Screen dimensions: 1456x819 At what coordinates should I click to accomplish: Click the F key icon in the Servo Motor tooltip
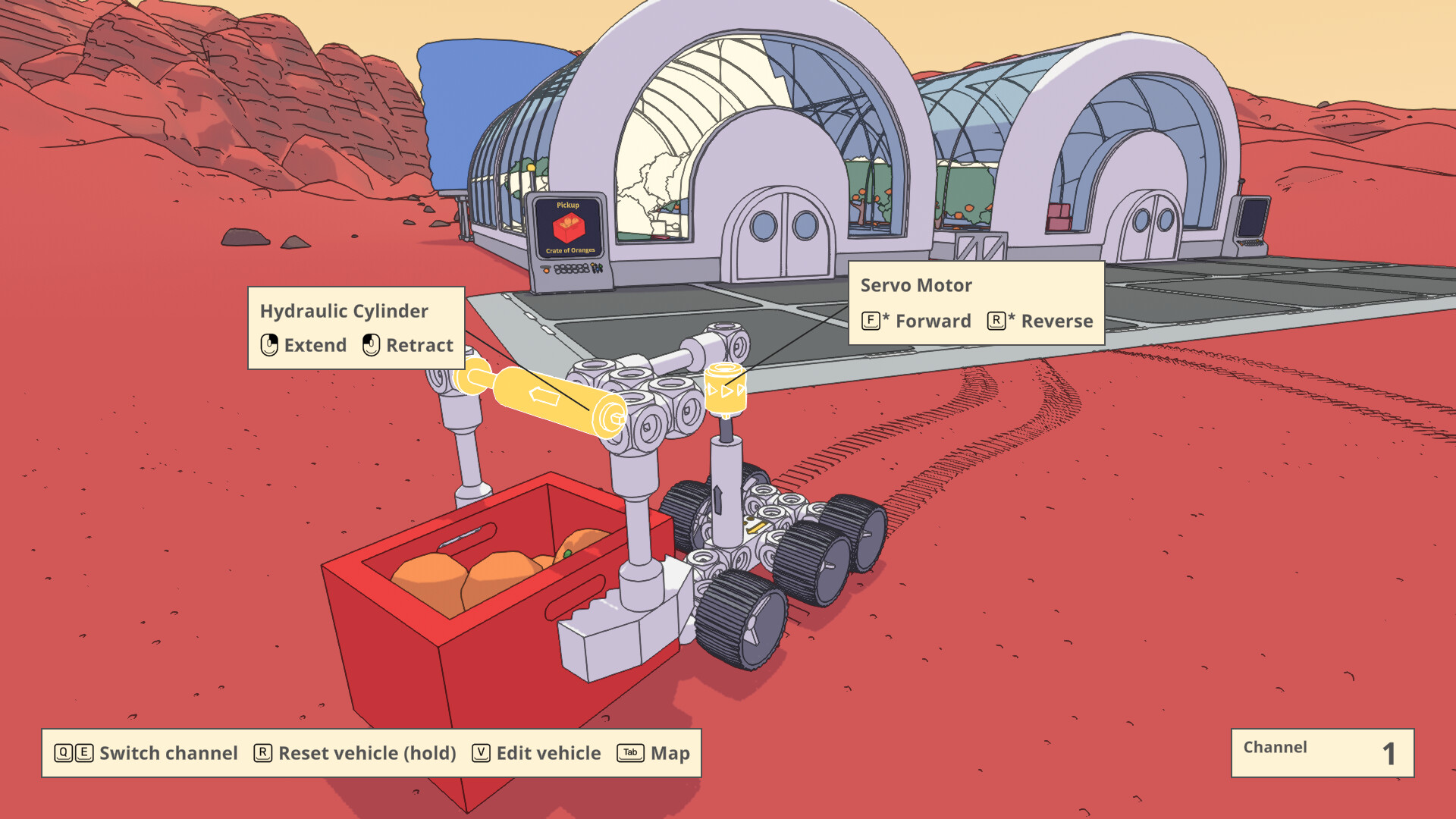[871, 320]
